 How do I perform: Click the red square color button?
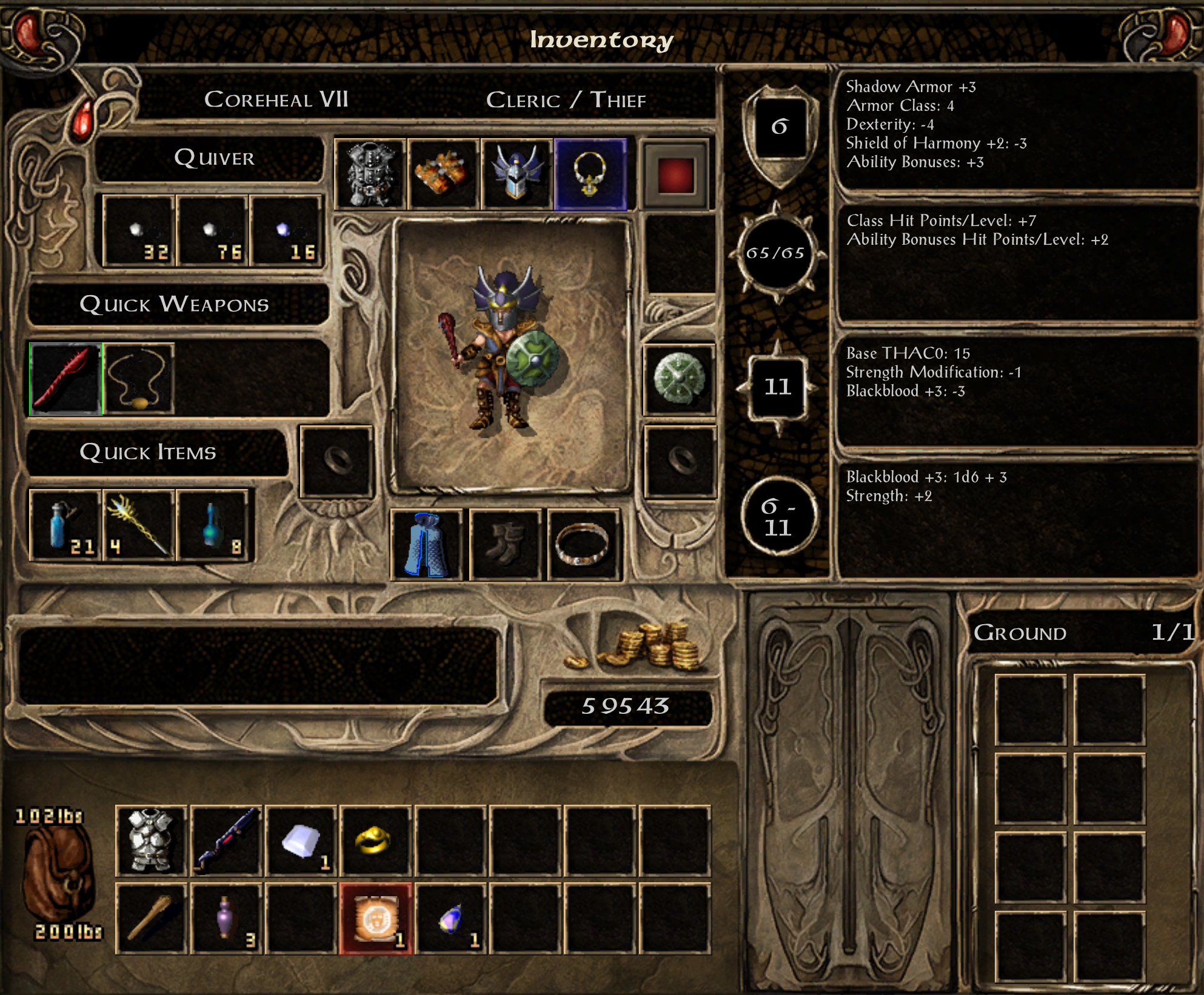(x=675, y=175)
